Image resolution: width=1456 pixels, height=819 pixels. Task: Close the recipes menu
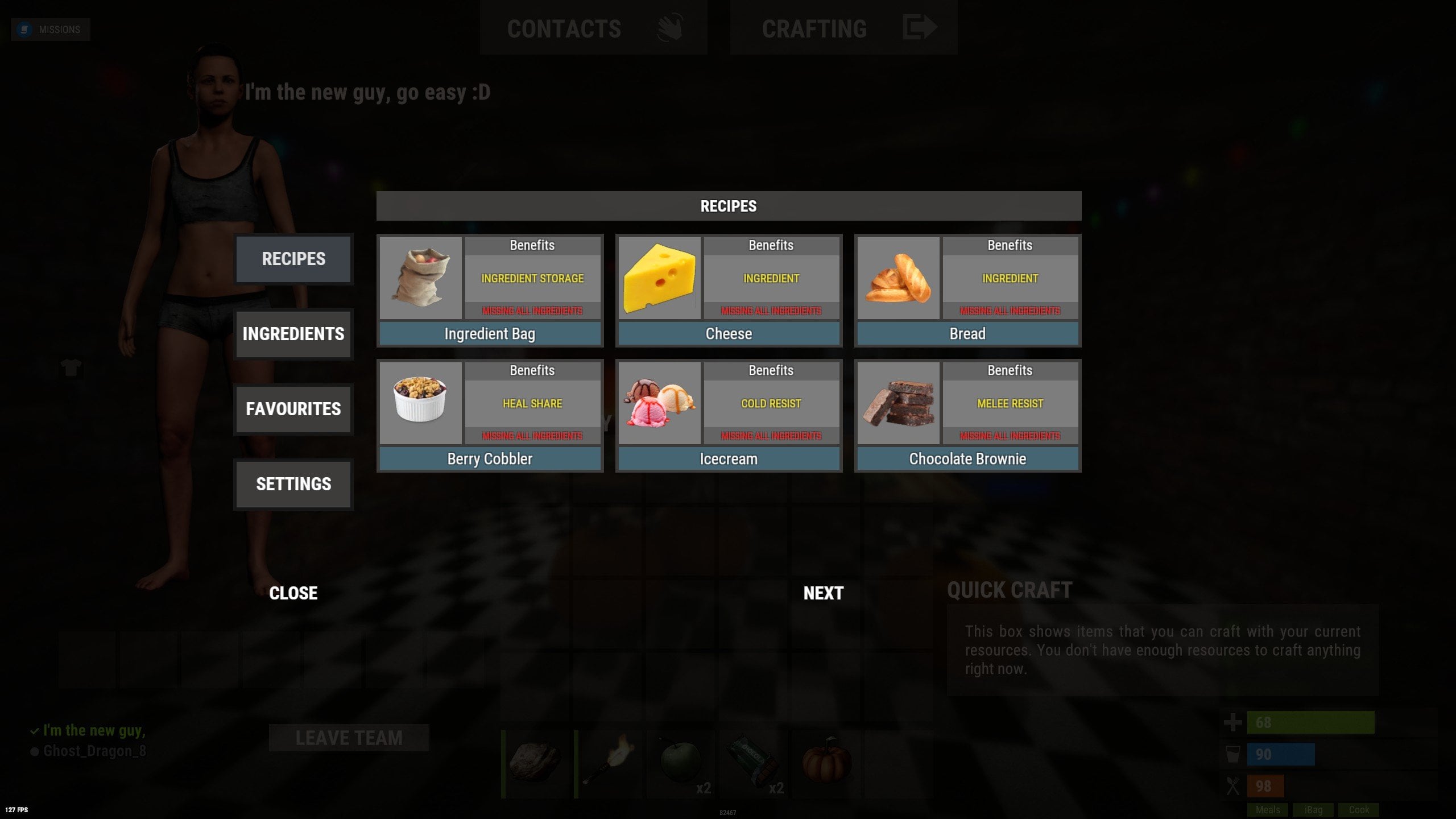[293, 593]
